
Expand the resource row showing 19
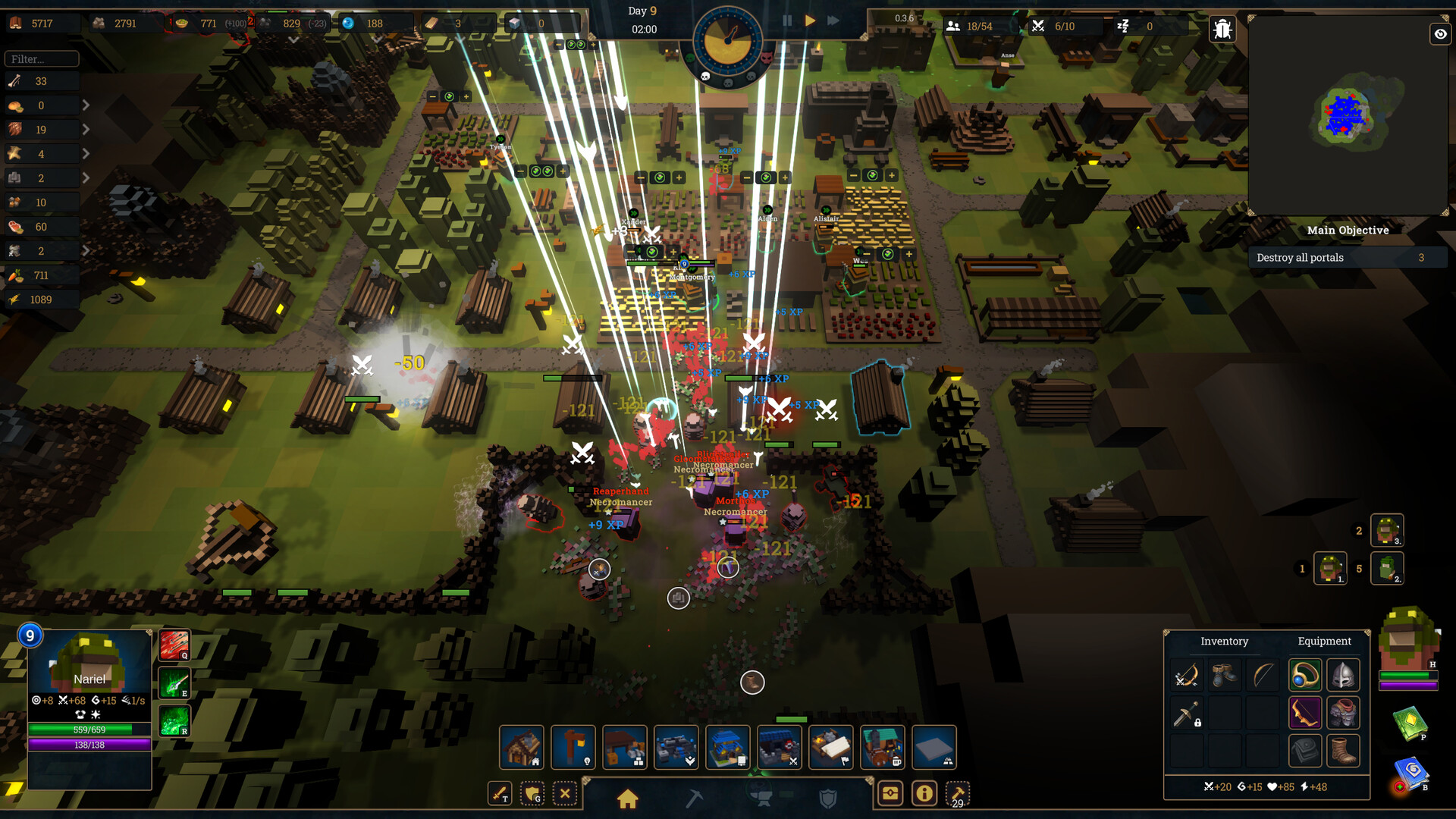(86, 129)
